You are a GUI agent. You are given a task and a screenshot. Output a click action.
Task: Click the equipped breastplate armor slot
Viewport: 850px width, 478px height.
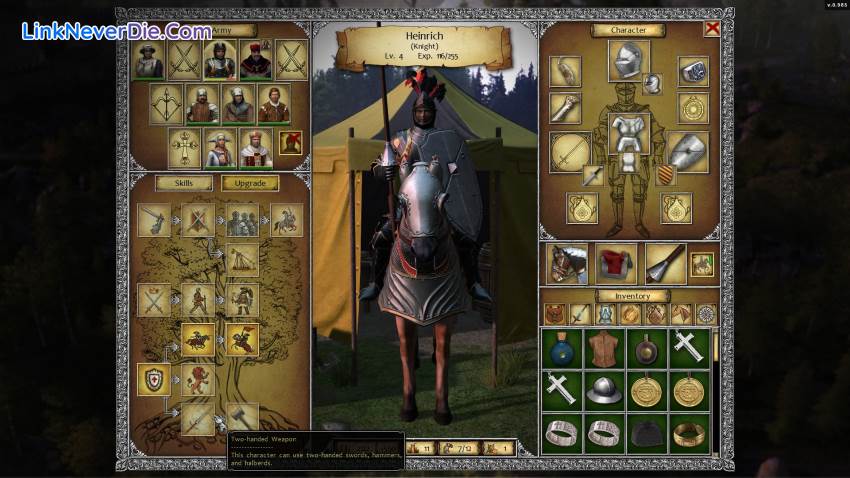(629, 130)
